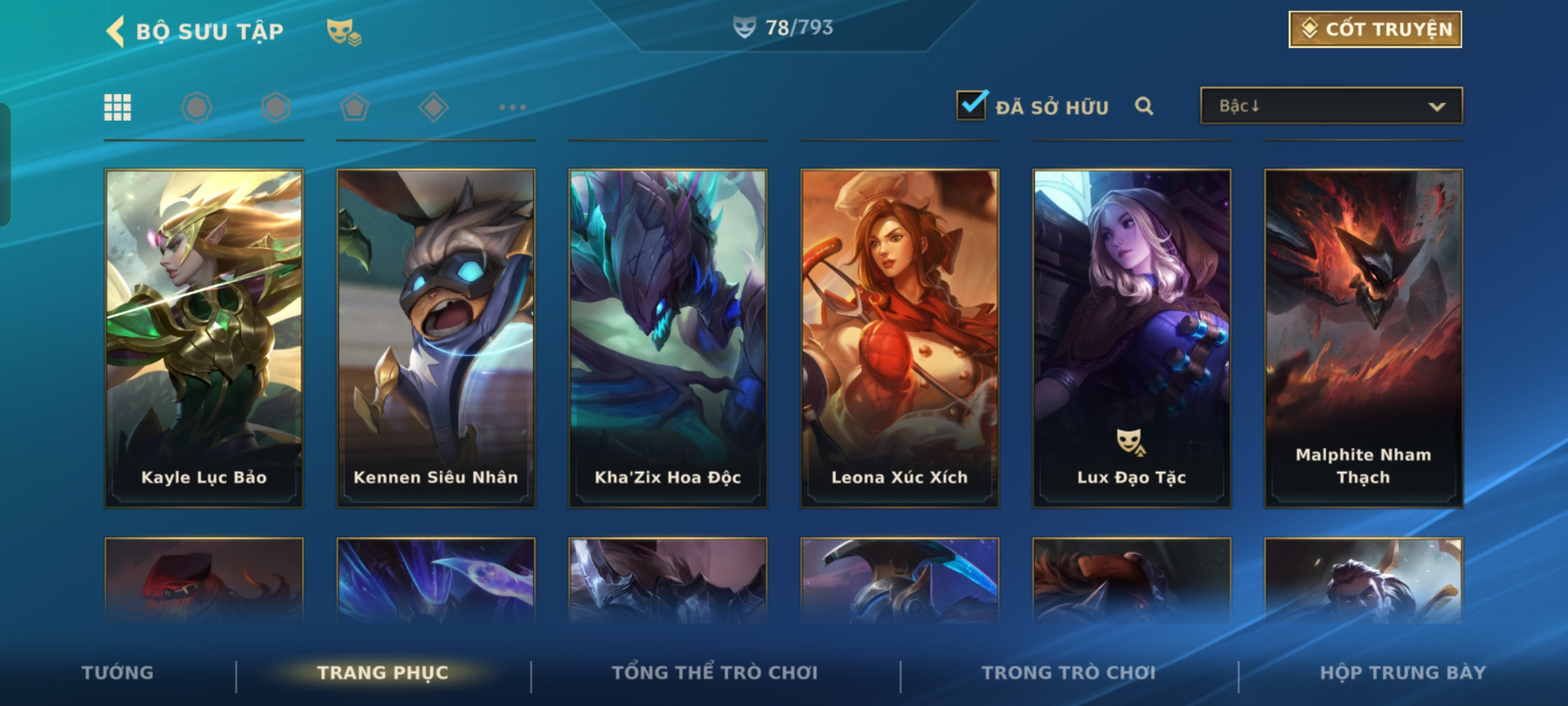Go to the Hộp Trưng Bày tab
Screen dimensions: 1568x706
[1403, 673]
